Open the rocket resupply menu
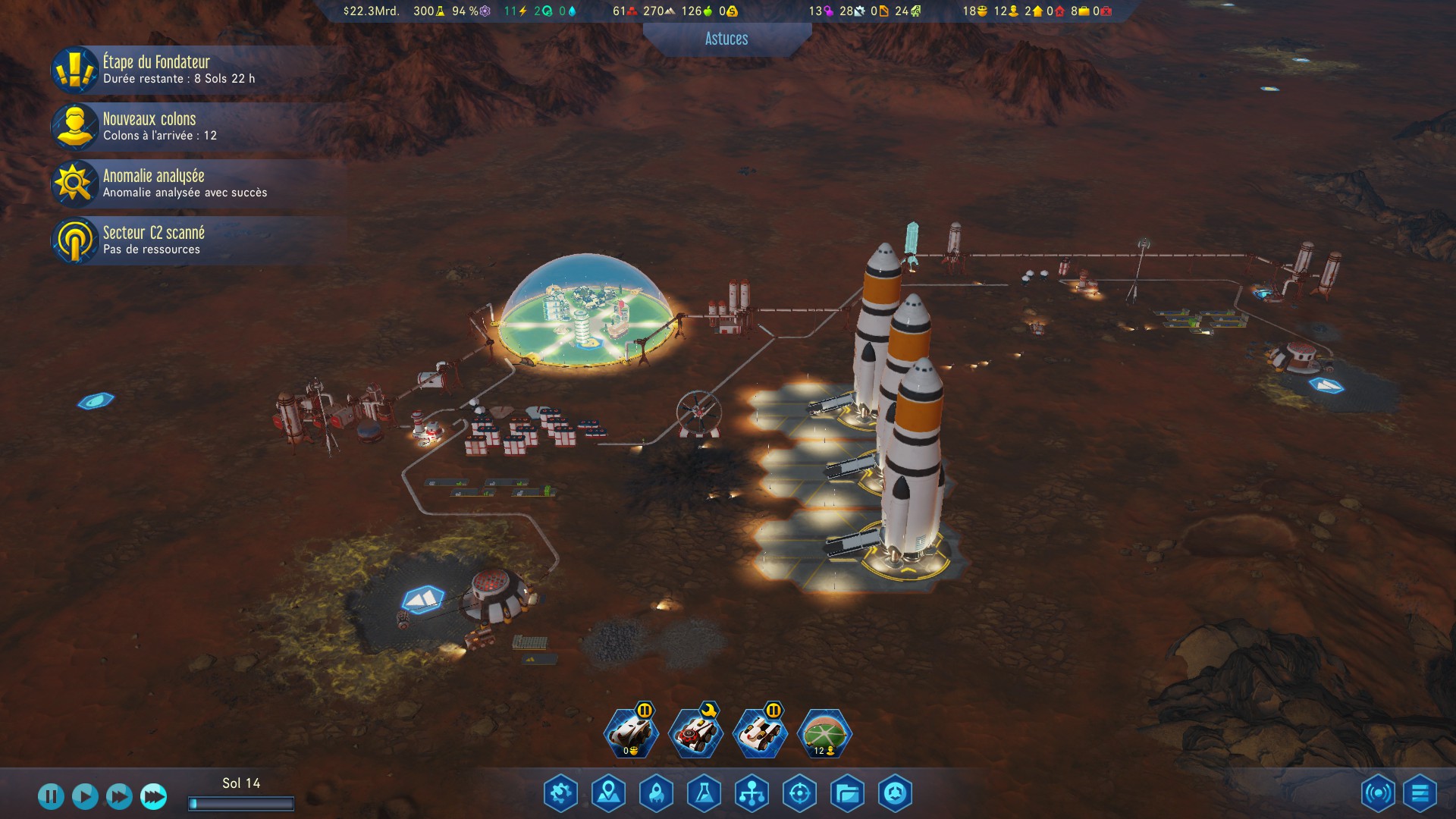The width and height of the screenshot is (1456, 819). [657, 794]
